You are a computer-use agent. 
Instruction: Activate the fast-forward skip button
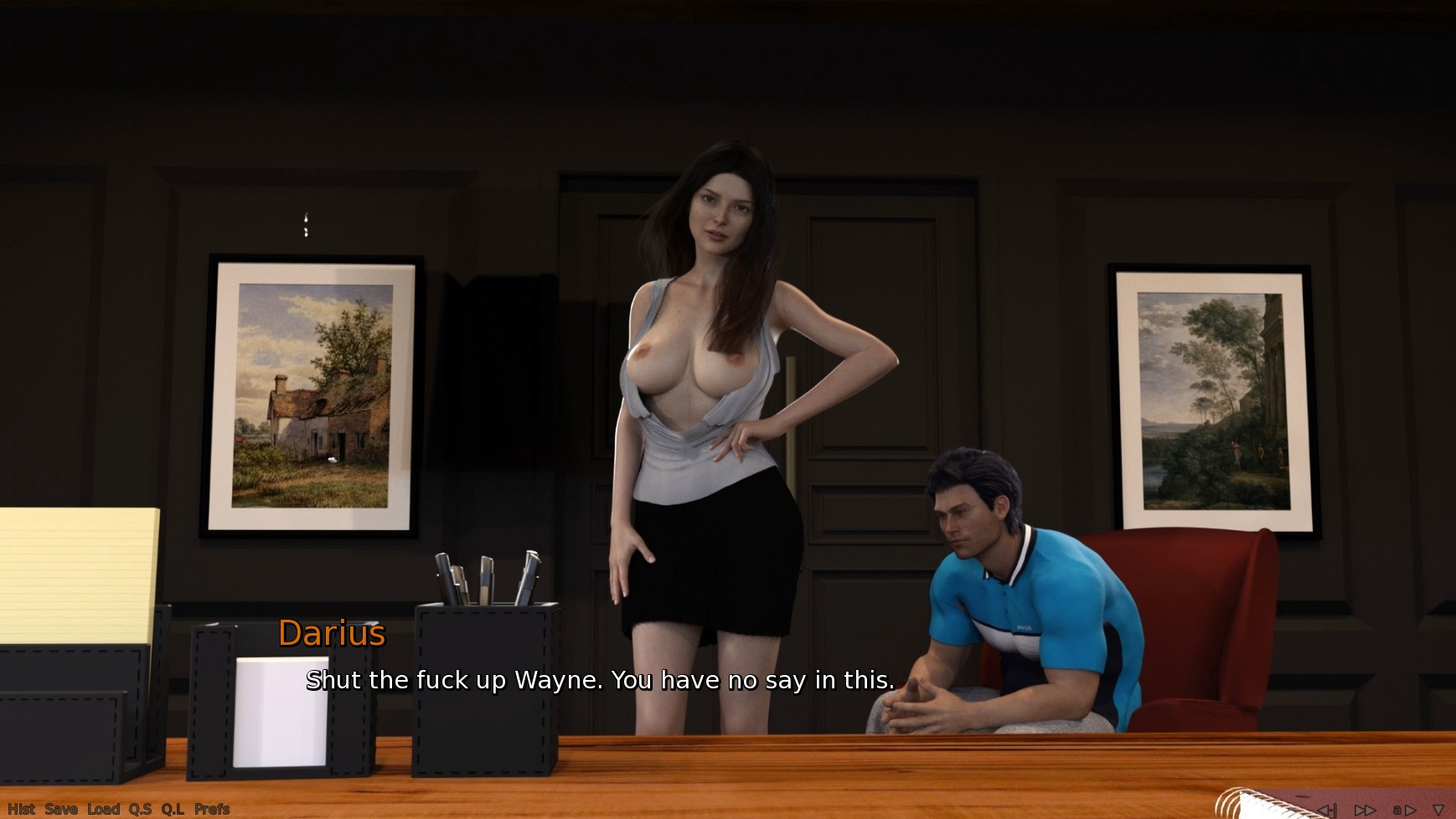click(x=1365, y=810)
